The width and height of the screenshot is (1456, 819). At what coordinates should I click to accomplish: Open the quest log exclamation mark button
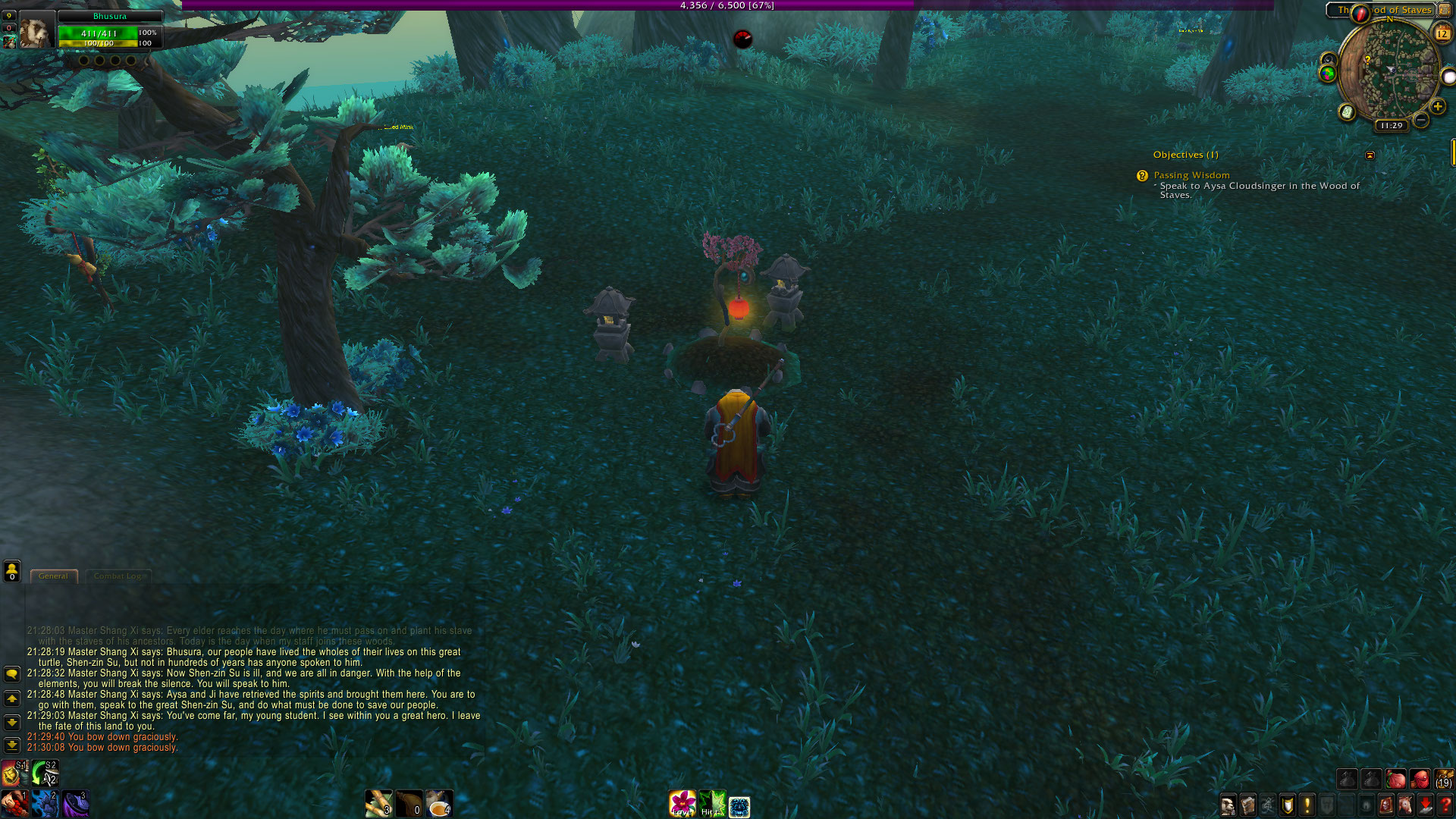[x=1307, y=805]
